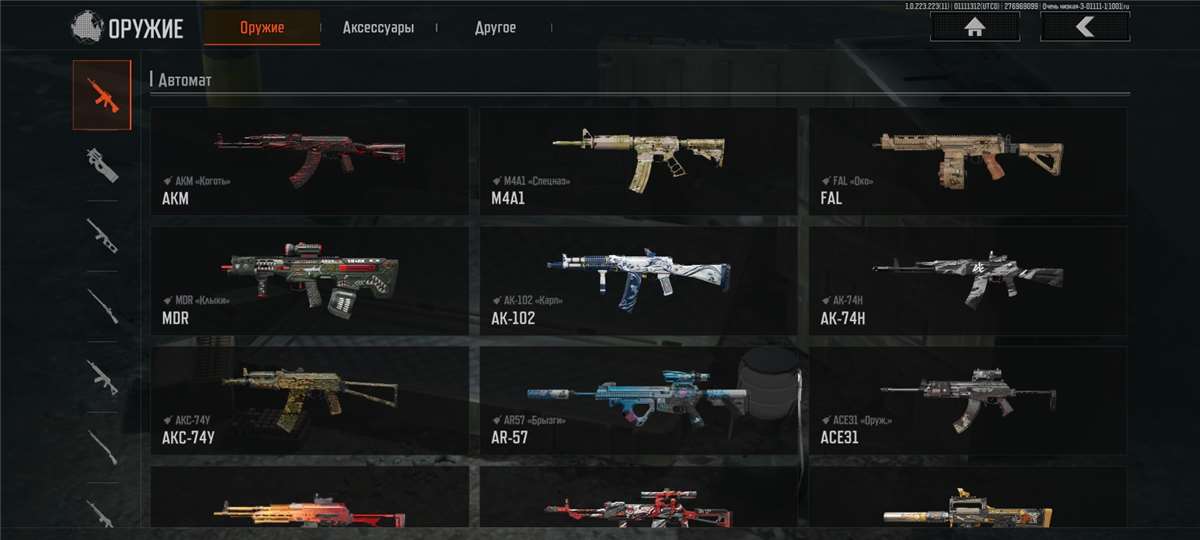Select the Другое tab

point(495,28)
